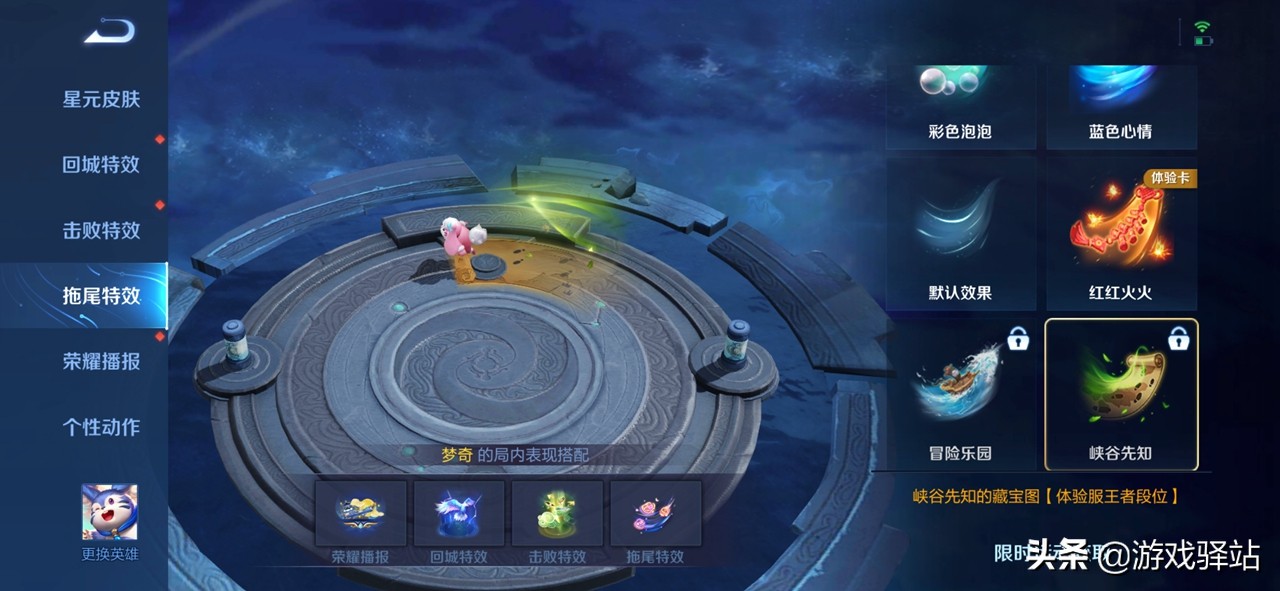The height and width of the screenshot is (591, 1280).
Task: Click the 更换英雄 hero portrait
Action: [x=110, y=513]
